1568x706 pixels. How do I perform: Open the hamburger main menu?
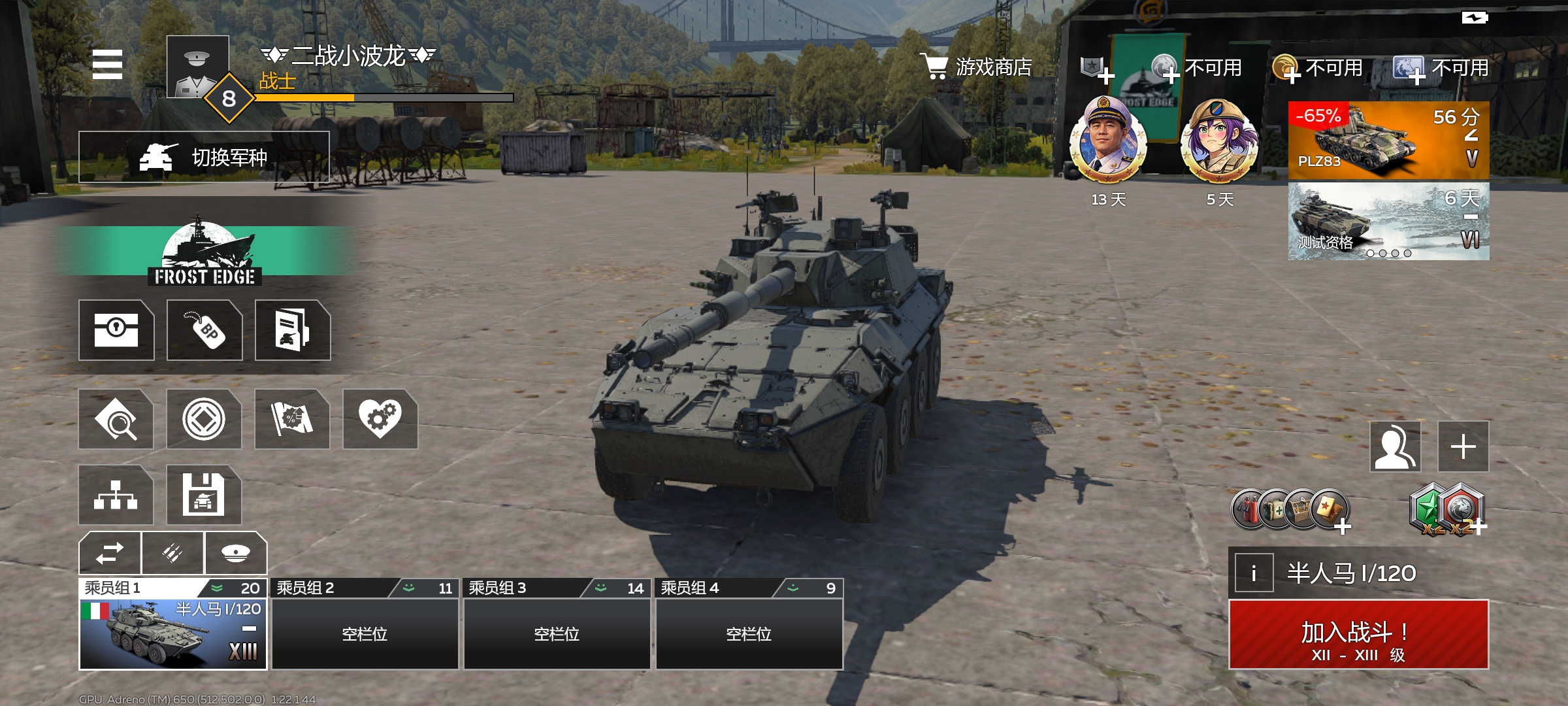108,64
